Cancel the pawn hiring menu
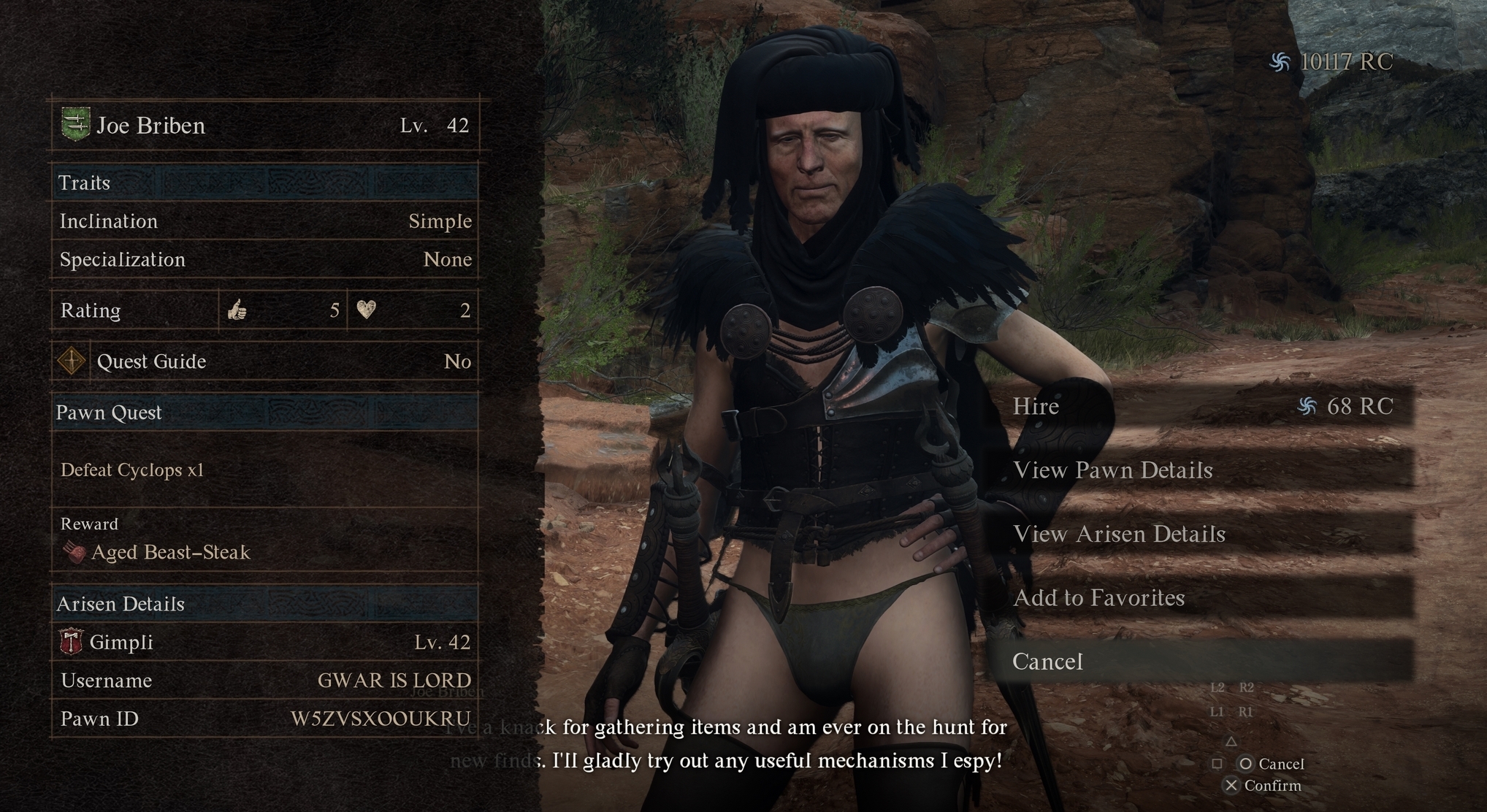Image resolution: width=1487 pixels, height=812 pixels. pos(1201,662)
